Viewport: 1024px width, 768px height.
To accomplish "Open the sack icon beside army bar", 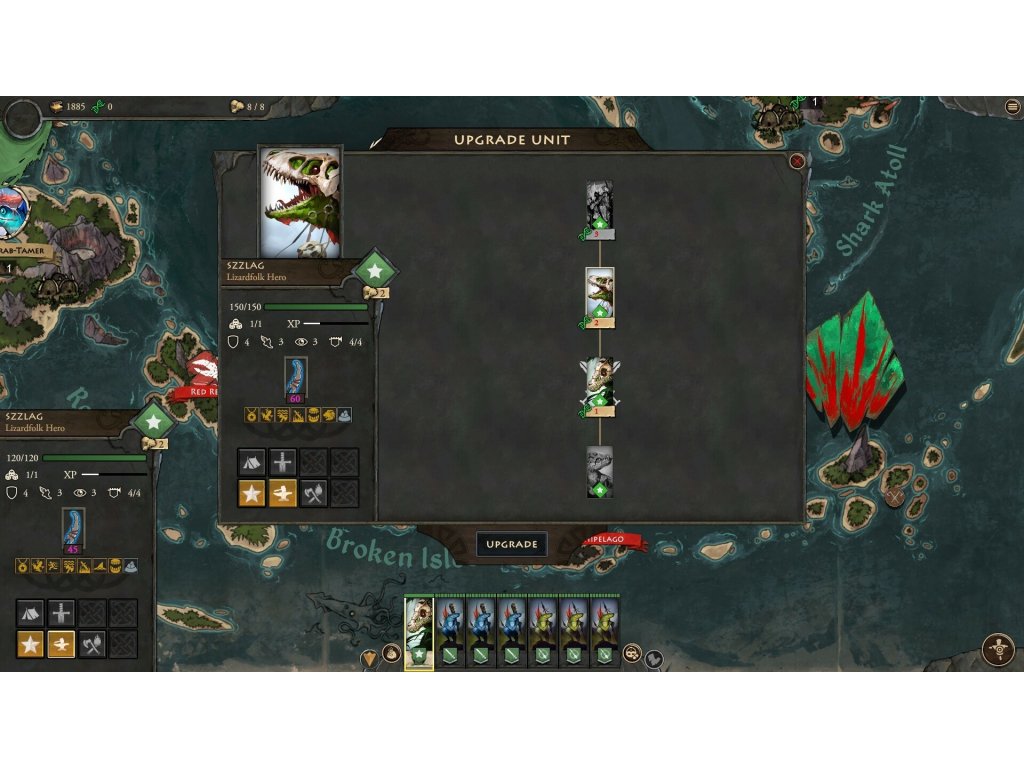I will point(392,654).
